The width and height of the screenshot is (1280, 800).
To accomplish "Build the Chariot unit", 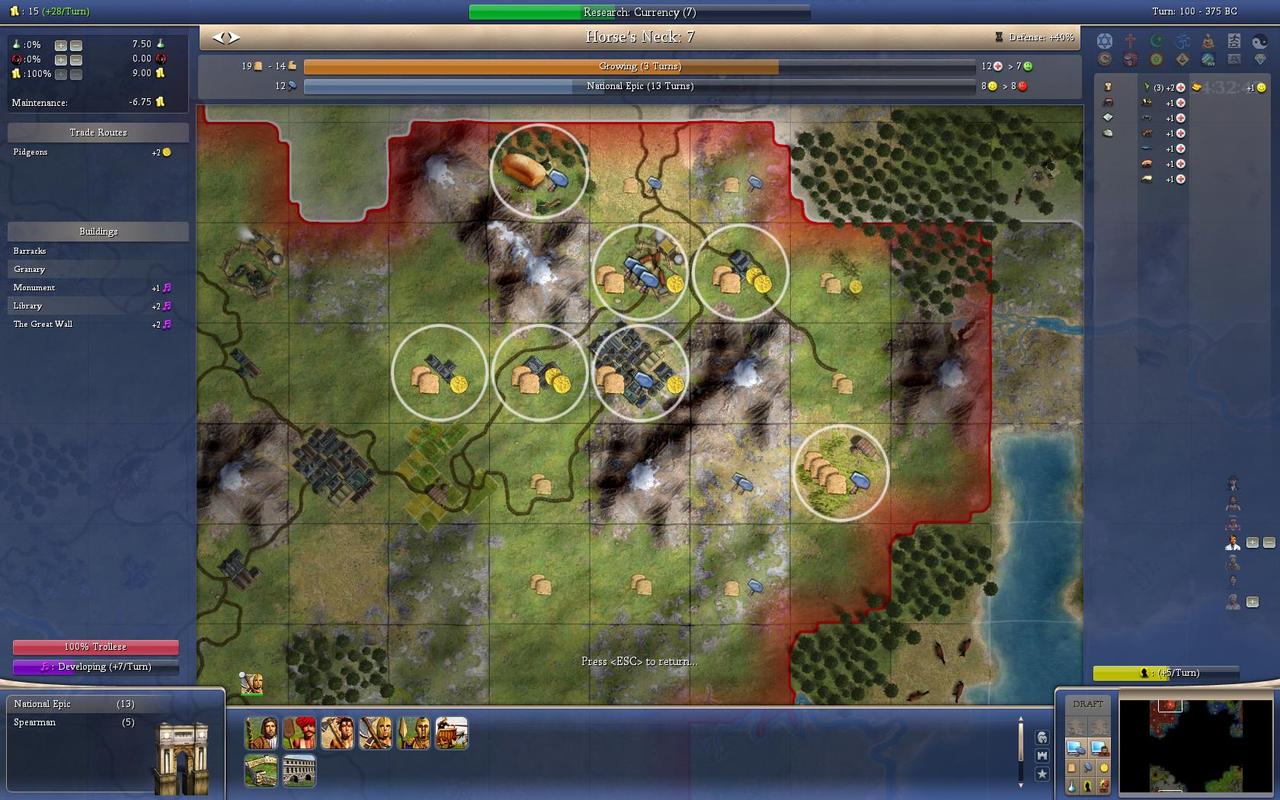I will pyautogui.click(x=451, y=733).
